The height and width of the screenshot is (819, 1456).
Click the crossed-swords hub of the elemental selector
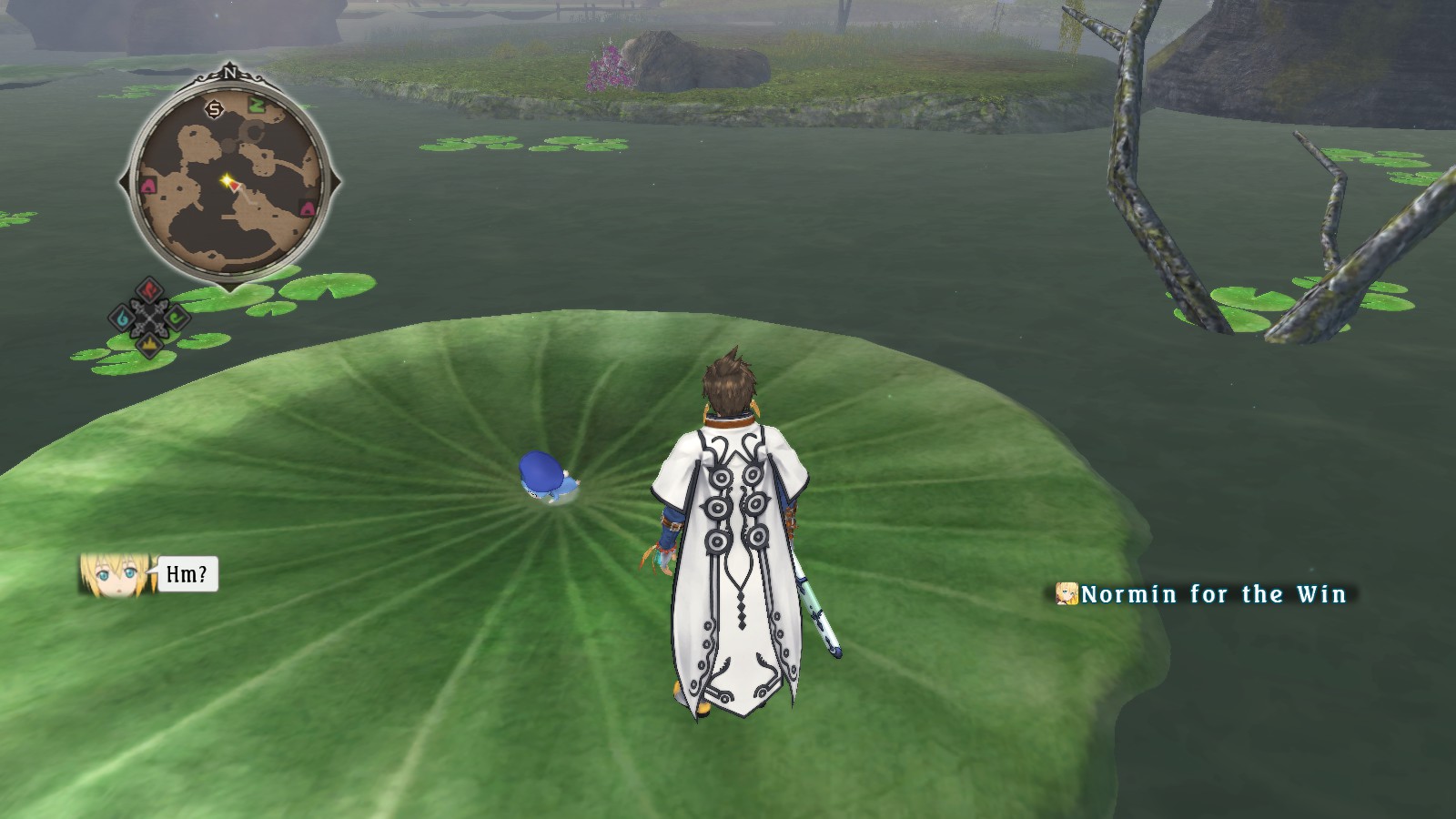click(x=149, y=318)
